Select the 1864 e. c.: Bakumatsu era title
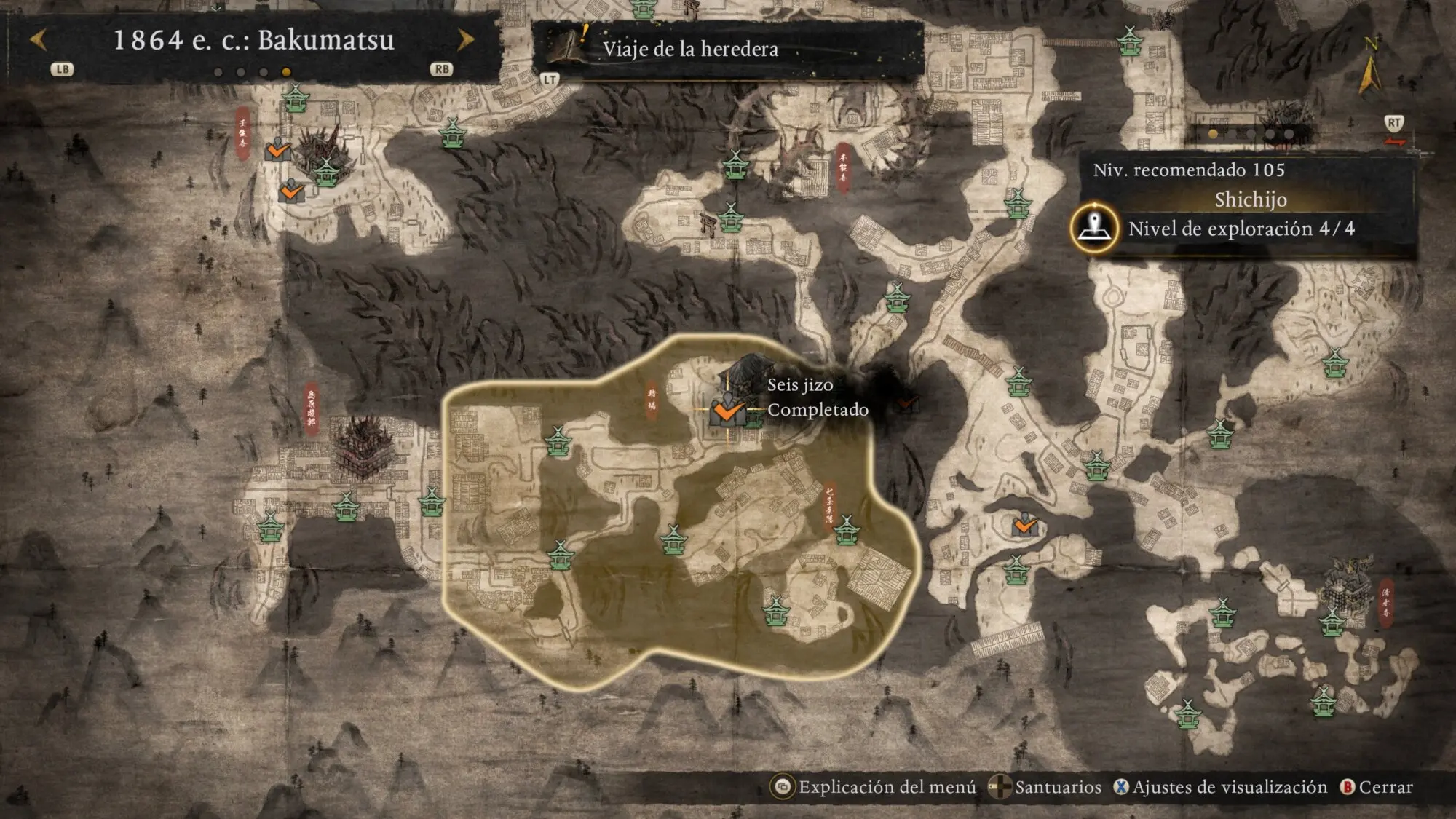This screenshot has width=1456, height=819. point(253,40)
